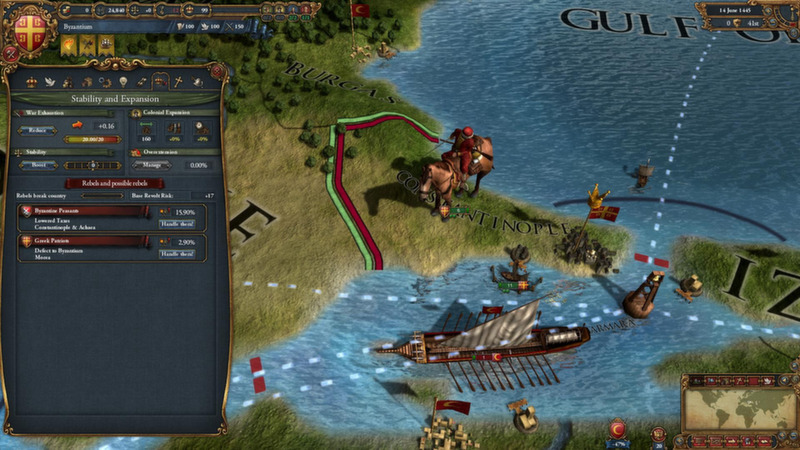Open the lightbulb Technology tab

click(x=122, y=81)
